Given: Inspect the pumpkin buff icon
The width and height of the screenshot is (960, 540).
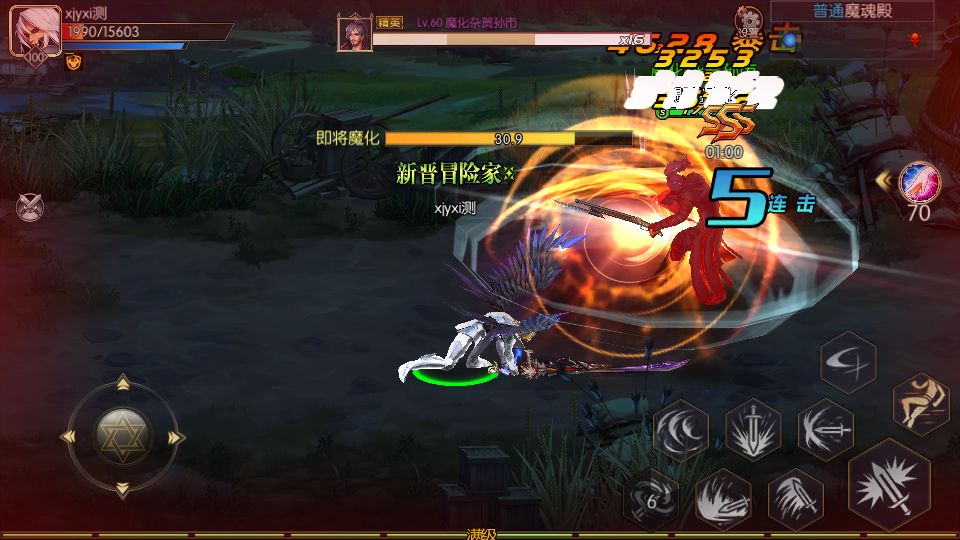Looking at the screenshot, I should (x=73, y=62).
